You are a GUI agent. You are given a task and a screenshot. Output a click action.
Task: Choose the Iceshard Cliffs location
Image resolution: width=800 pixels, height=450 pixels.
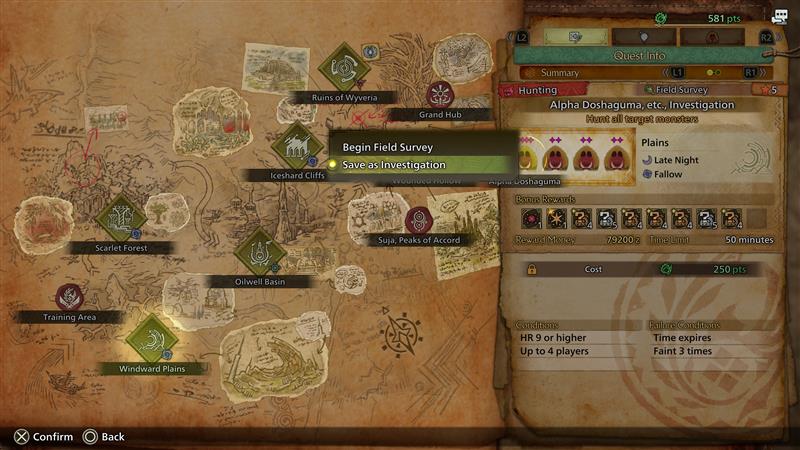(x=297, y=148)
